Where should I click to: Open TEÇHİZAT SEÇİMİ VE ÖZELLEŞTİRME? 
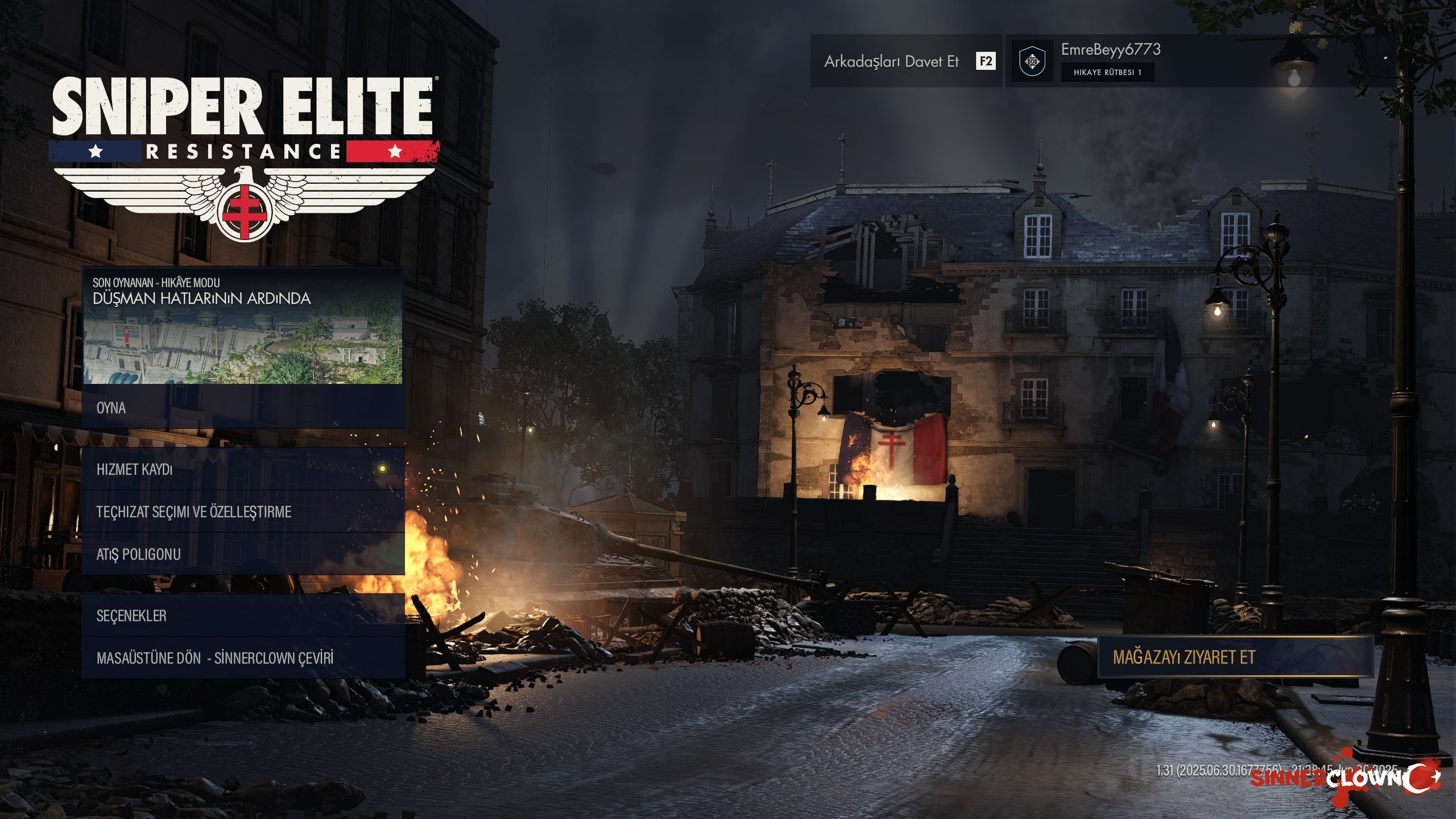pos(243,512)
